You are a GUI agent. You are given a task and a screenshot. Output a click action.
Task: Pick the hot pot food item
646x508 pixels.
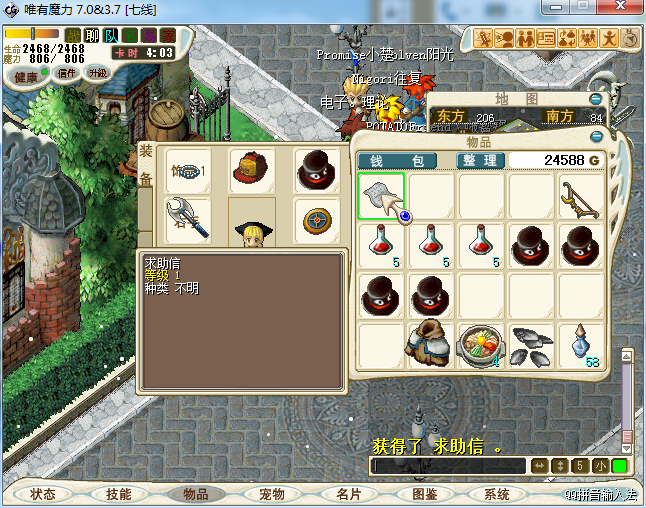coord(481,345)
